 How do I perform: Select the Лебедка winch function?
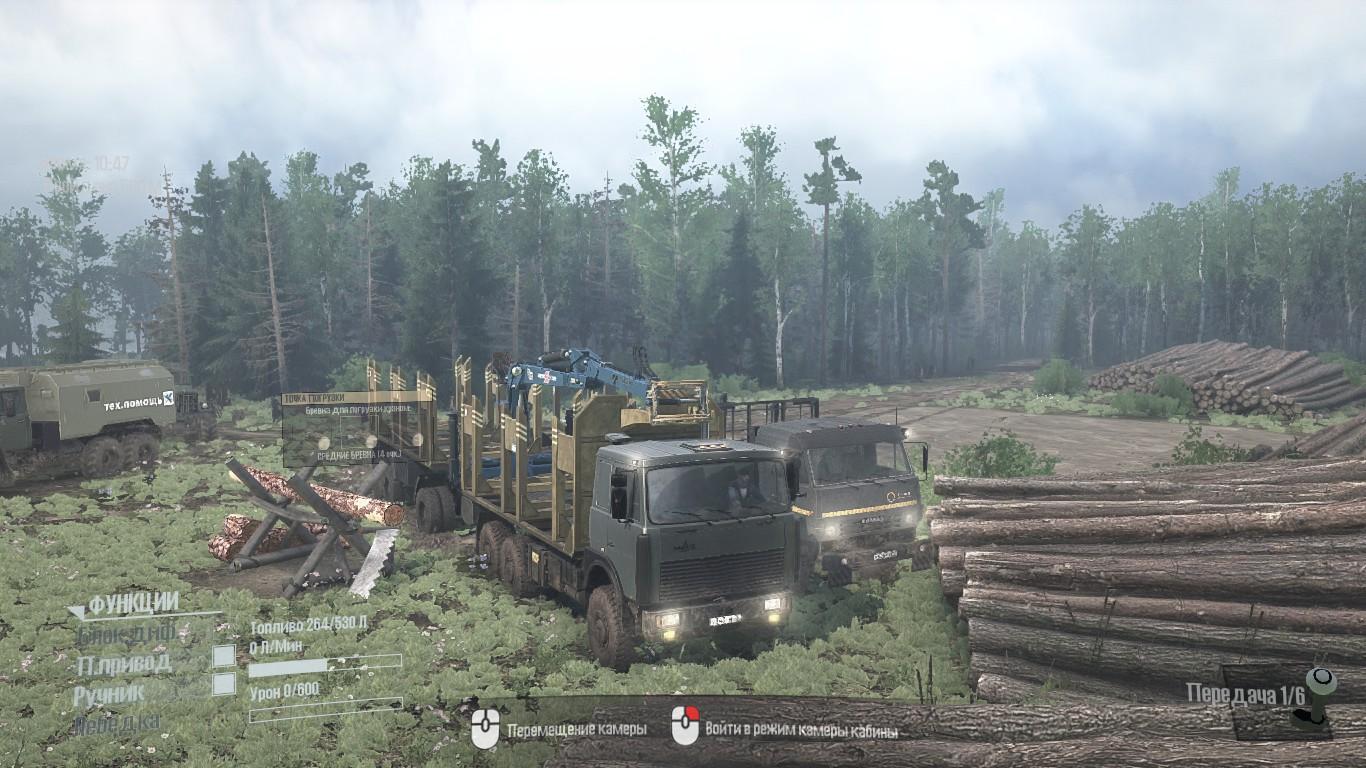[117, 724]
